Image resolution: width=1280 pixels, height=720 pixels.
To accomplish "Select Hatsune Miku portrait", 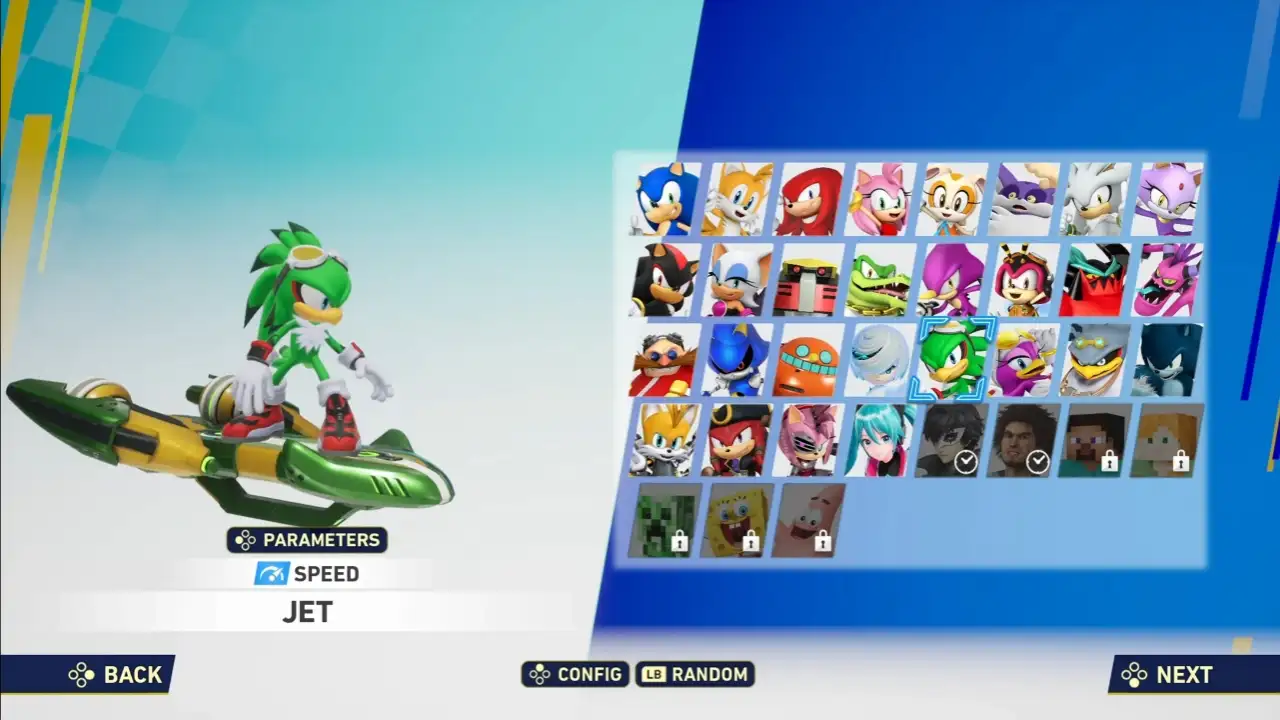I will pyautogui.click(x=878, y=440).
